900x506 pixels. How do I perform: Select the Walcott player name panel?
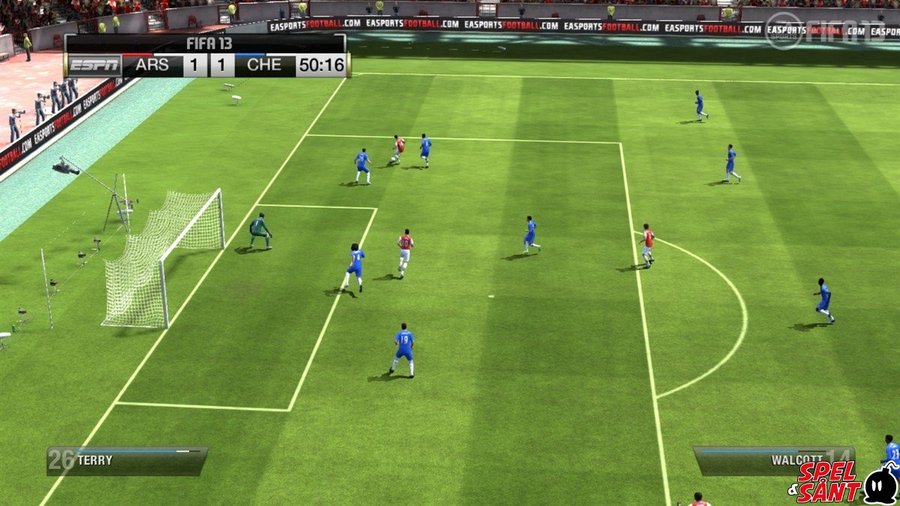tap(774, 460)
